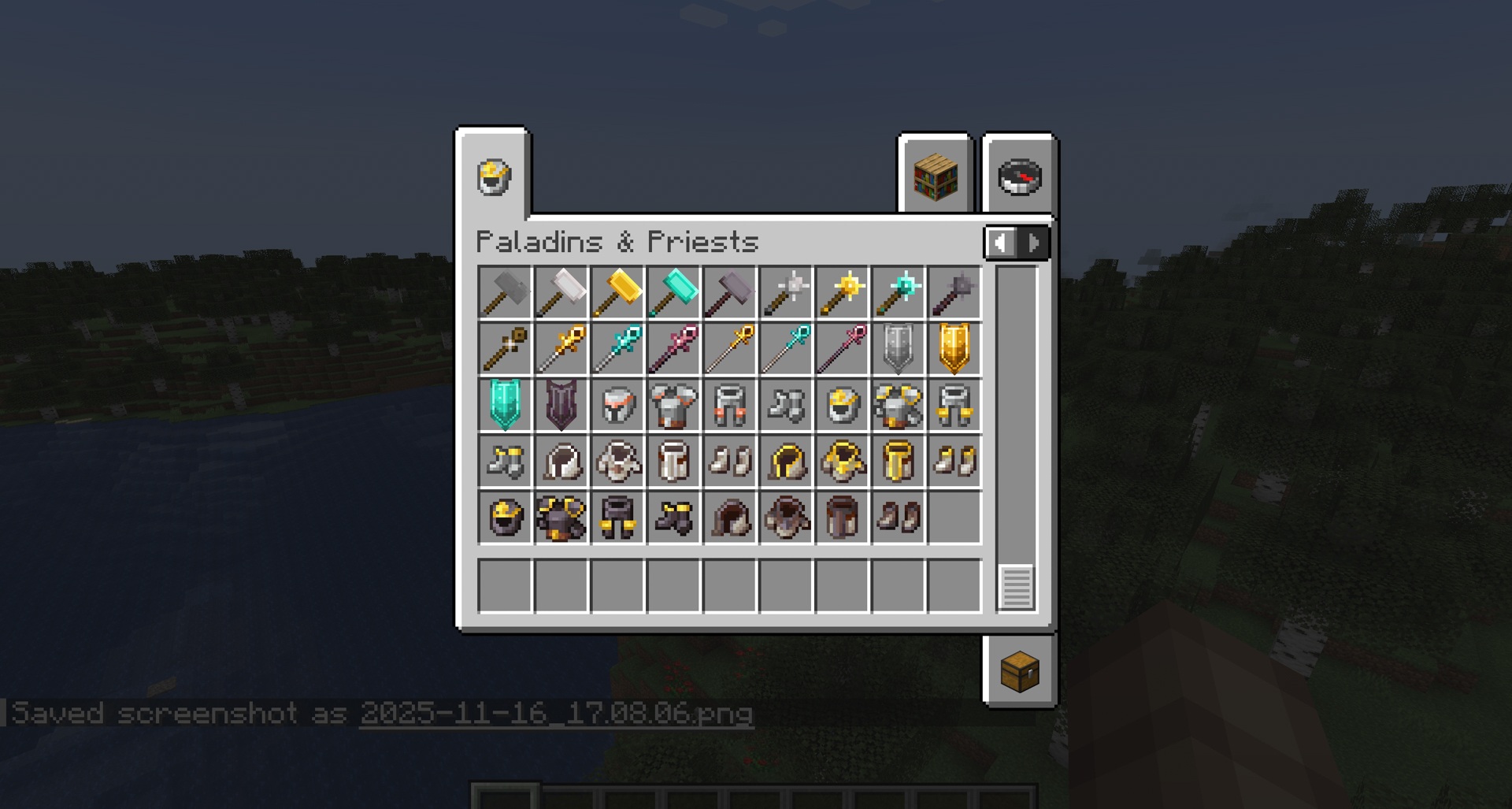Click the left page arrow
The width and height of the screenshot is (1512, 809).
[1001, 243]
